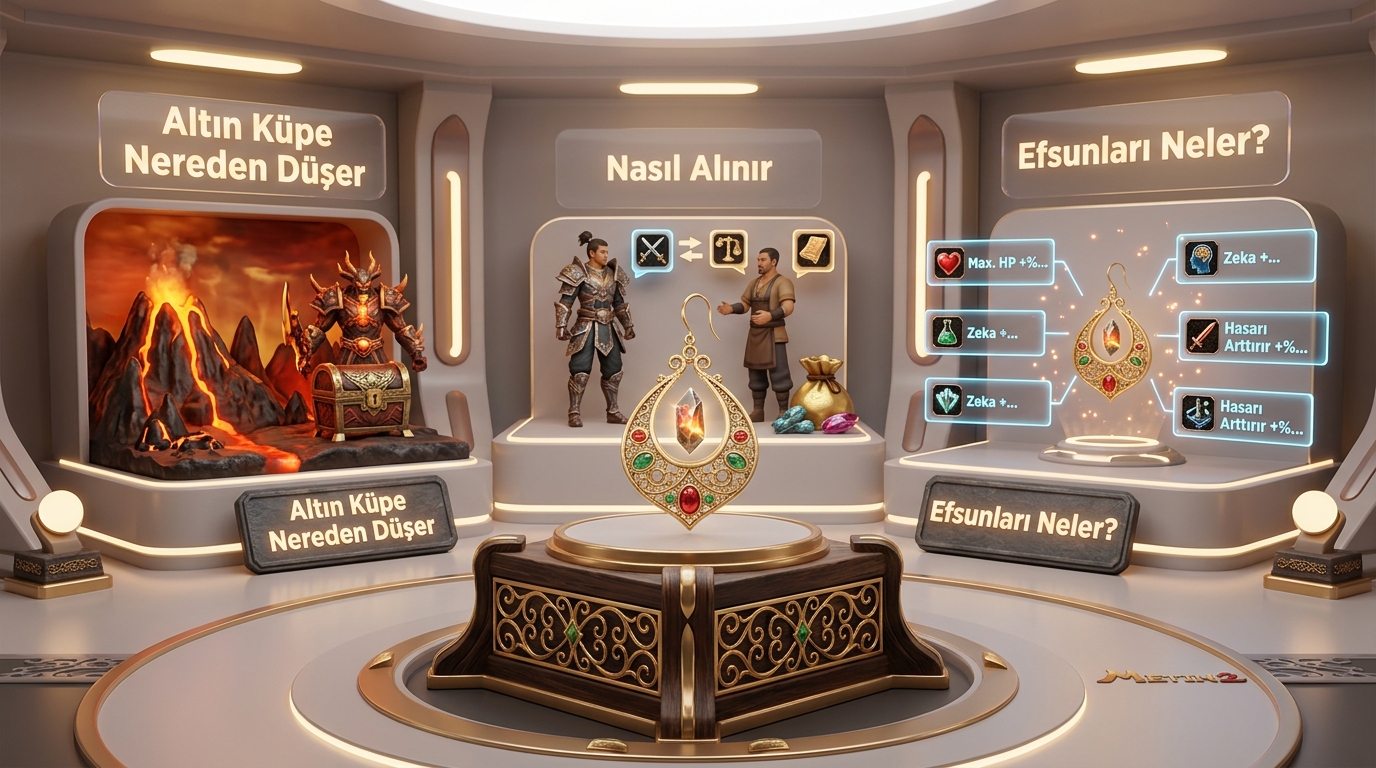Select the Nasıl Alınır panel heading

688,168
